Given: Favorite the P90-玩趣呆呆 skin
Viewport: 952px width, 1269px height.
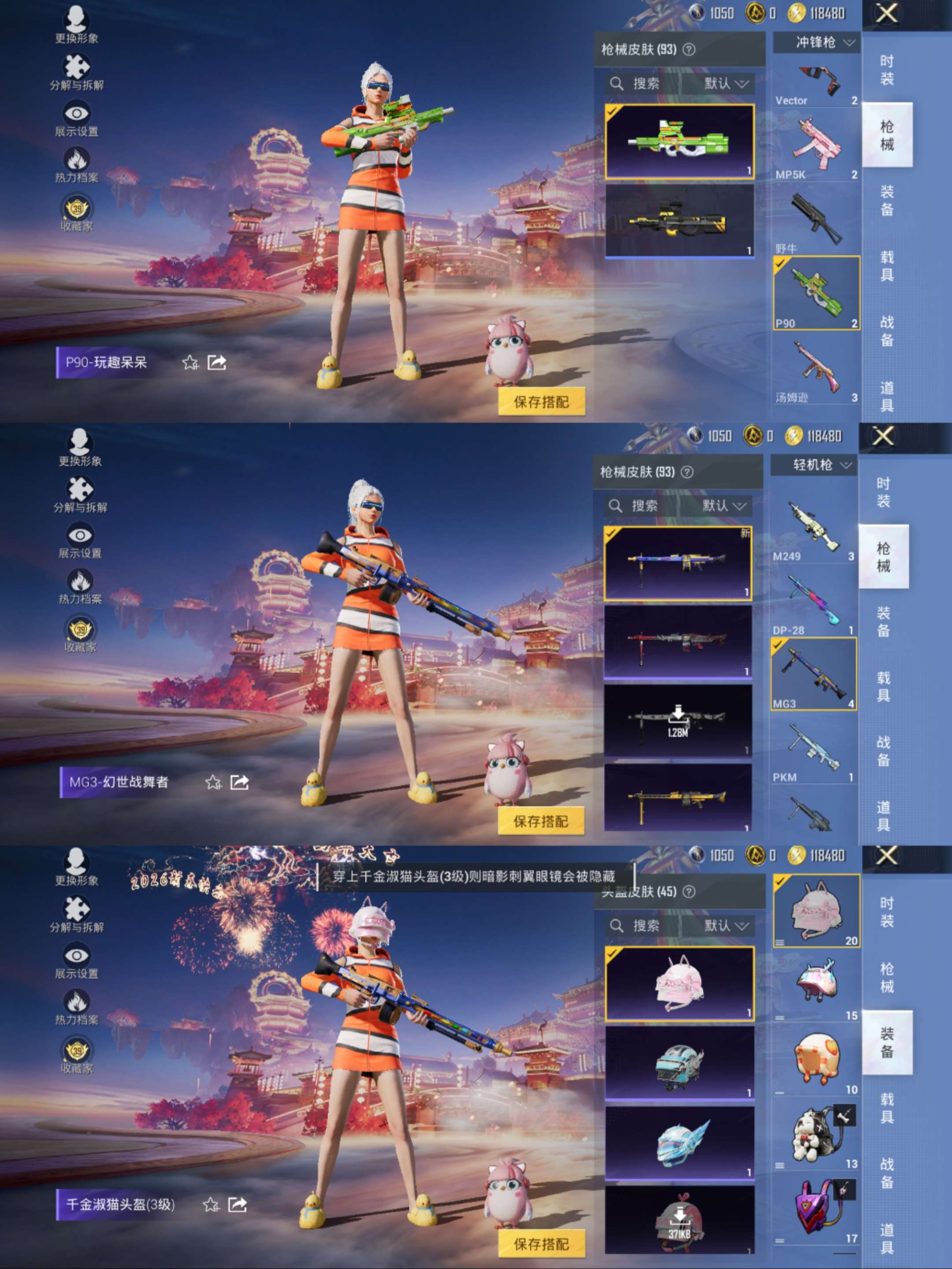Looking at the screenshot, I should pos(190,363).
